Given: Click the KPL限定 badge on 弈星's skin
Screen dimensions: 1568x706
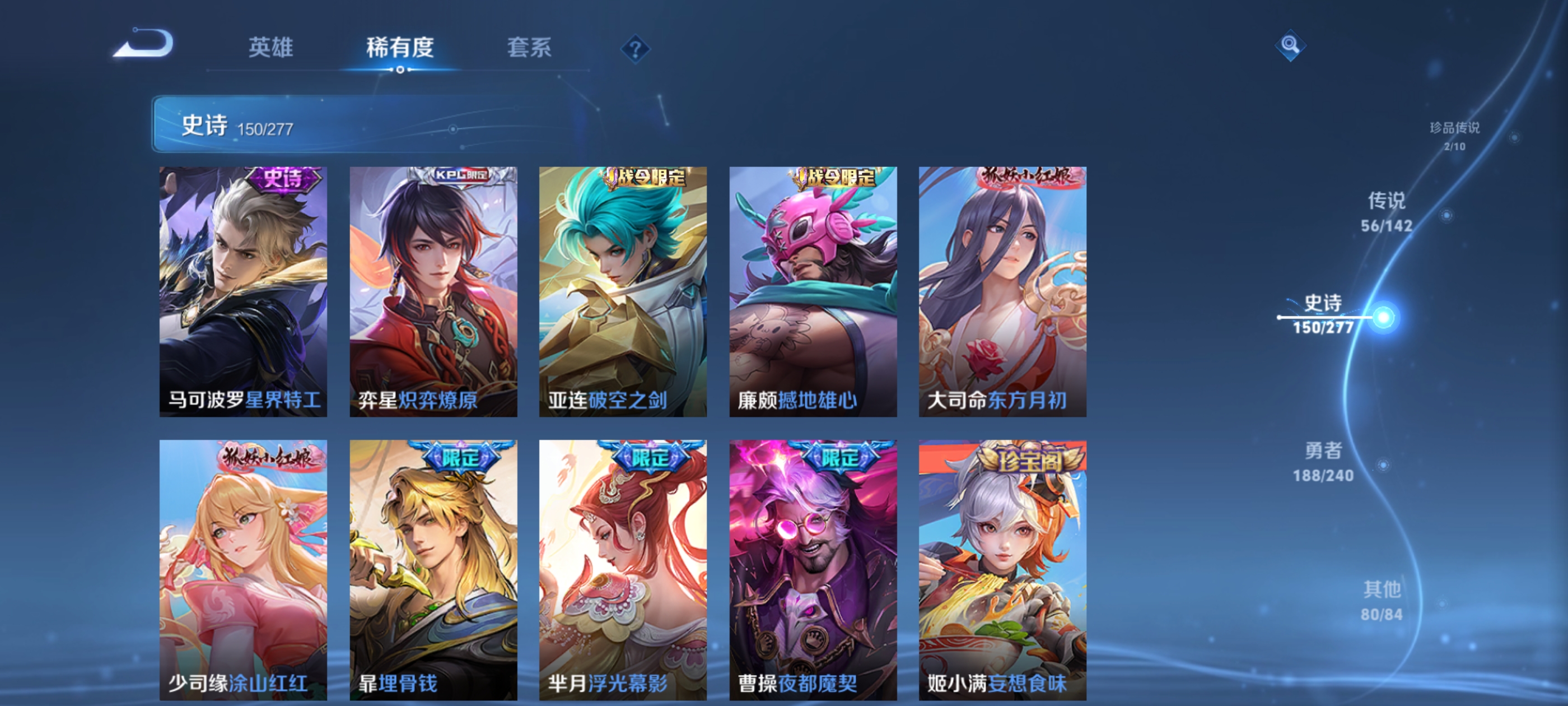Looking at the screenshot, I should 464,176.
